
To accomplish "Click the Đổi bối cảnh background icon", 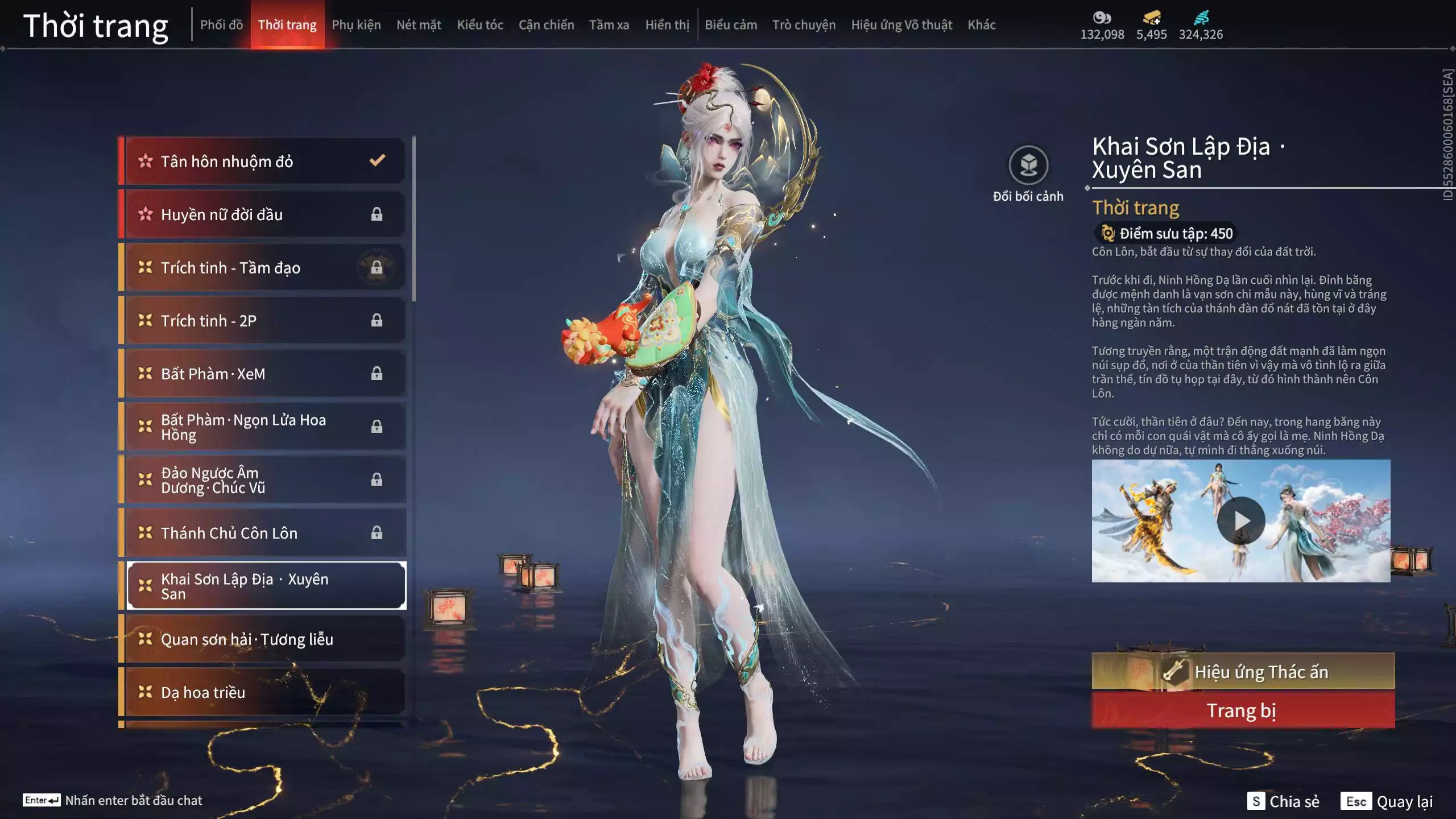I will pyautogui.click(x=1028, y=166).
